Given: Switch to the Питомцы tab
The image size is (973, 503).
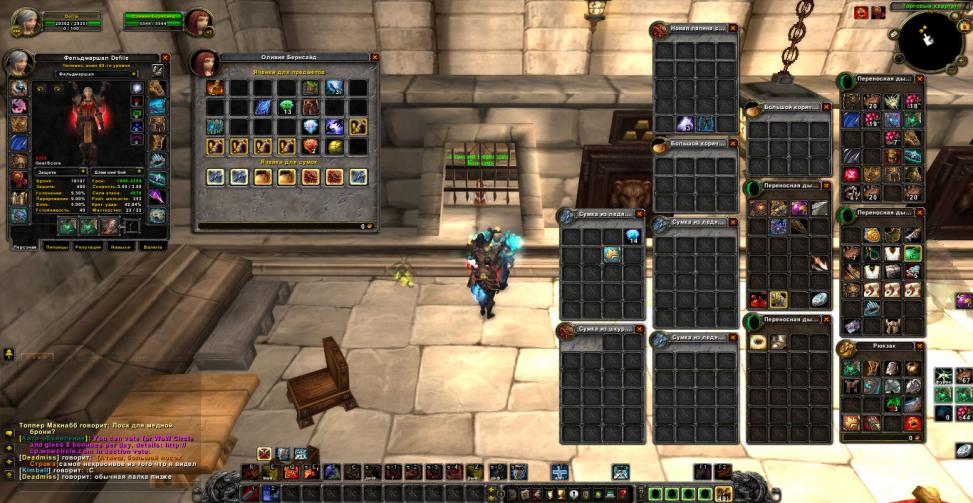Looking at the screenshot, I should click(57, 245).
